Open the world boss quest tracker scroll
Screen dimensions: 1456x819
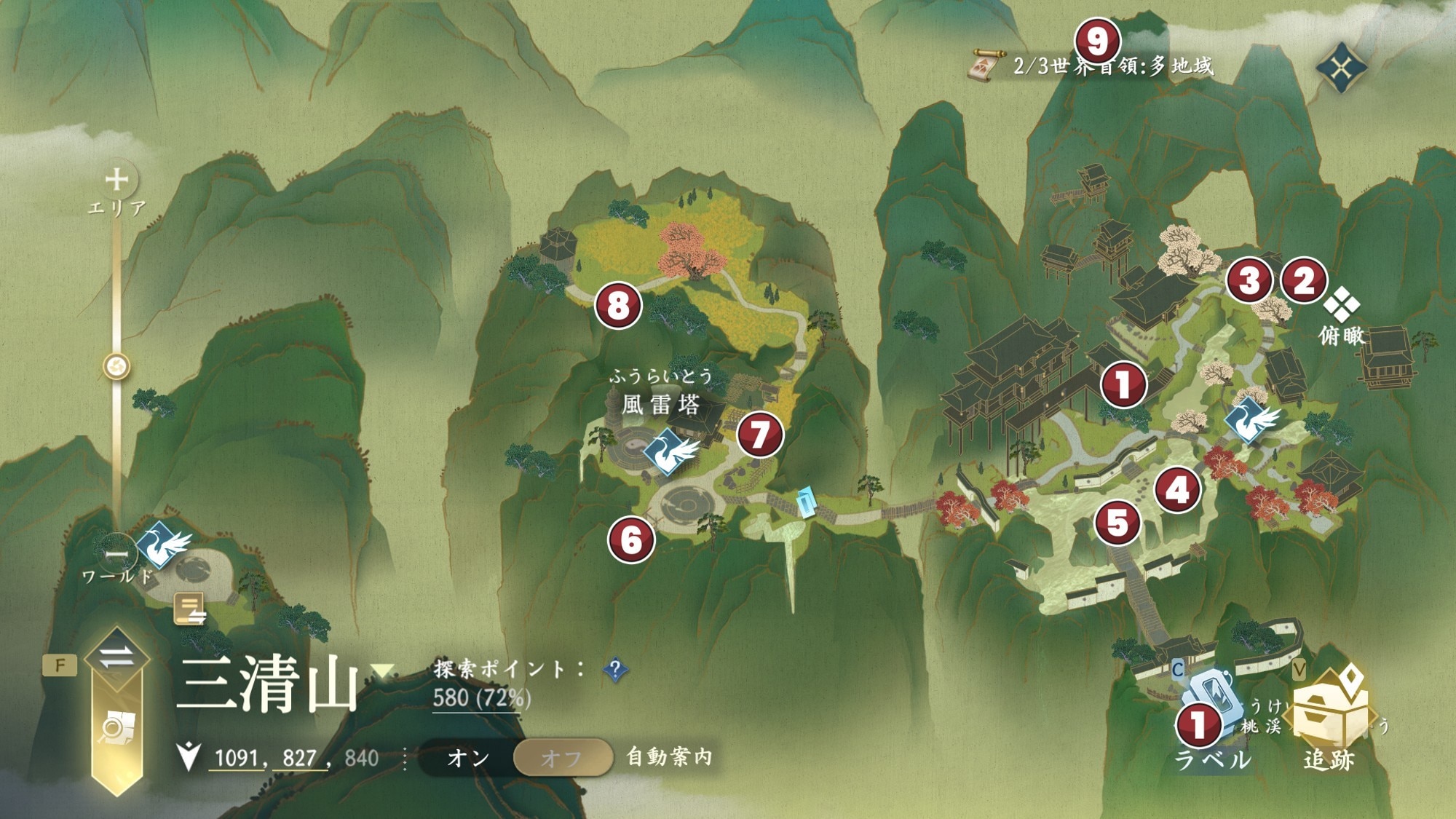point(987,66)
